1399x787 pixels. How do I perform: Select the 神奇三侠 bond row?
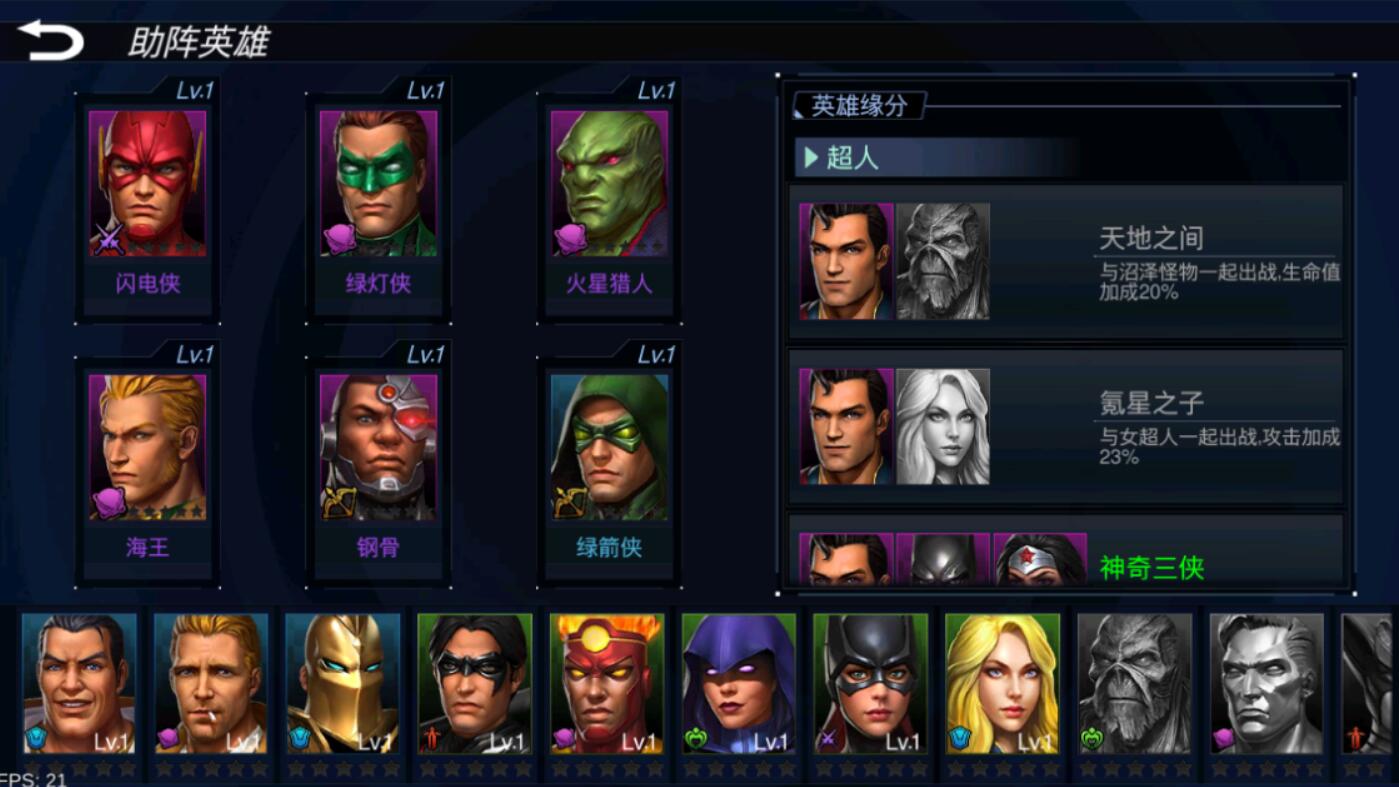click(1066, 558)
